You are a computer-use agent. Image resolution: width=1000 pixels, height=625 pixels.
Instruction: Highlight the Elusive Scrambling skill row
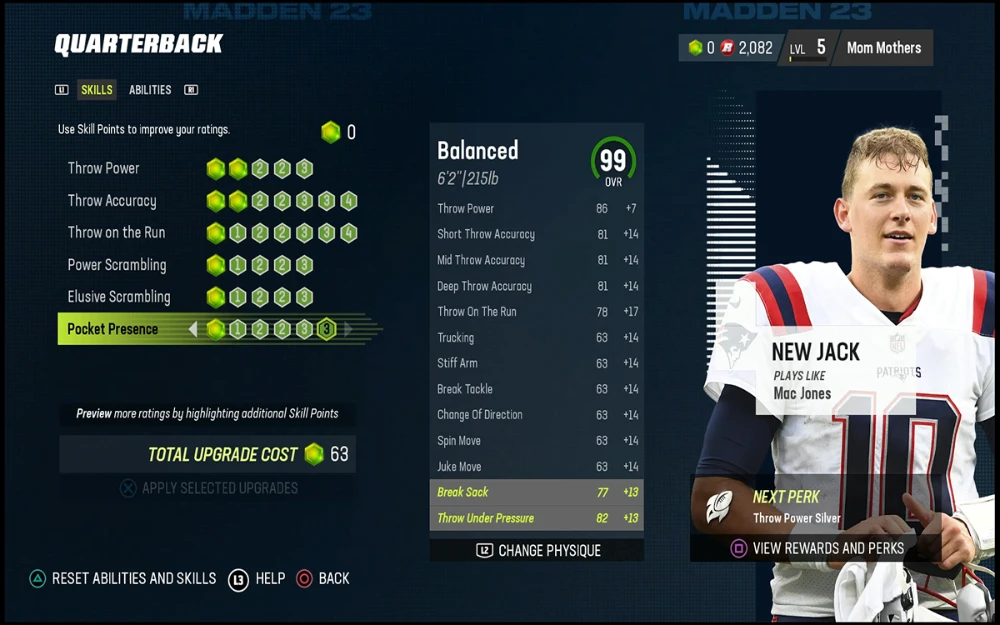[119, 297]
